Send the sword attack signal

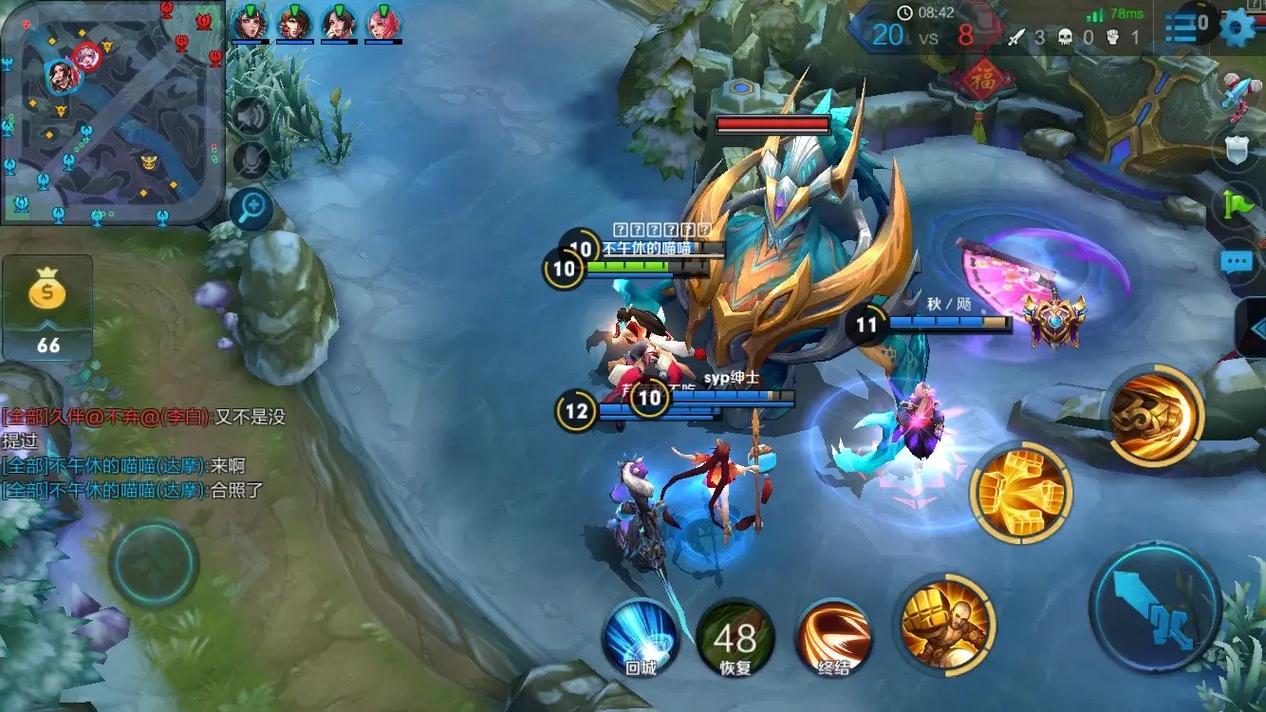pos(1239,92)
